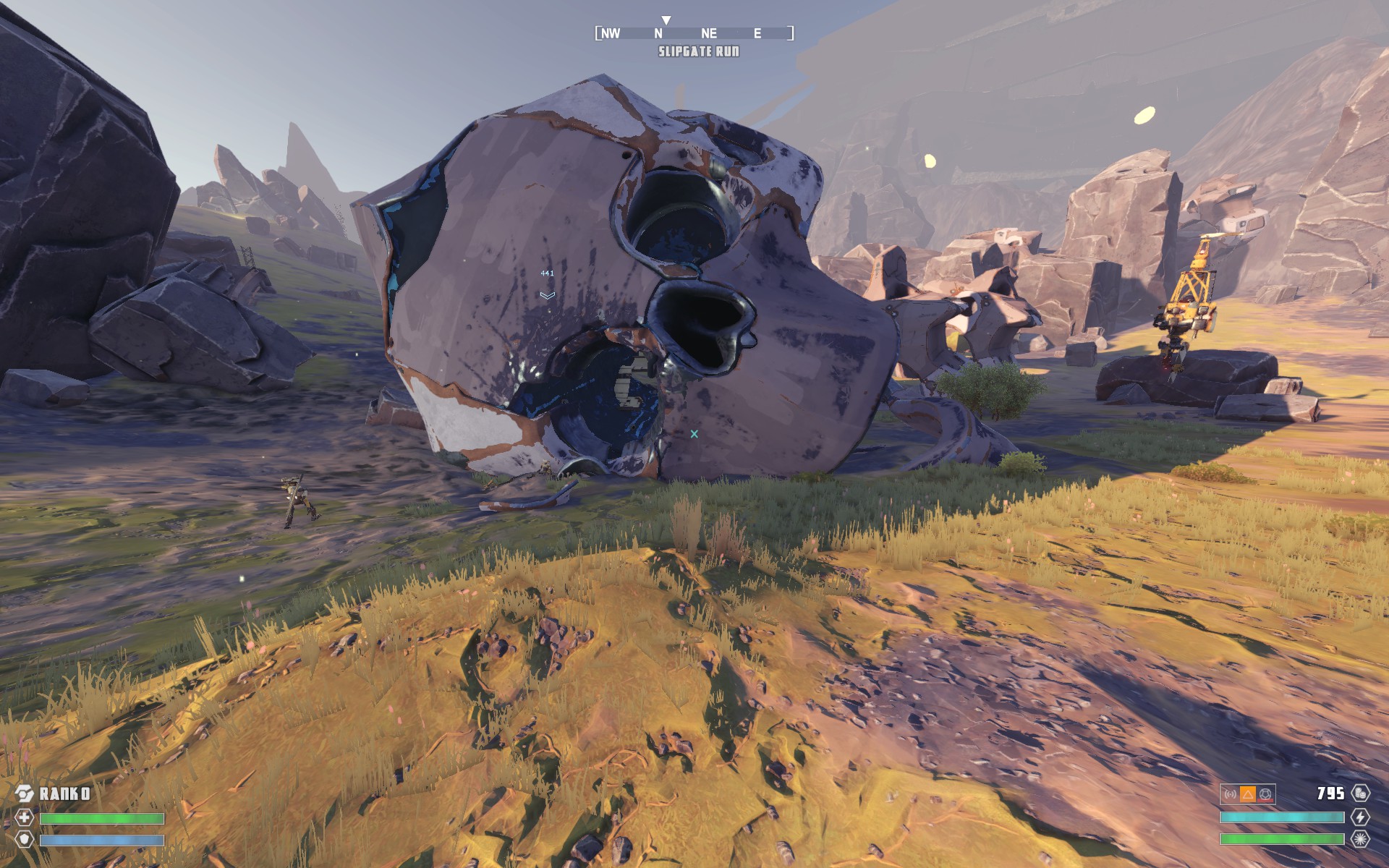Activate the orange triangle module slot
This screenshot has width=1389, height=868.
pos(1248,794)
